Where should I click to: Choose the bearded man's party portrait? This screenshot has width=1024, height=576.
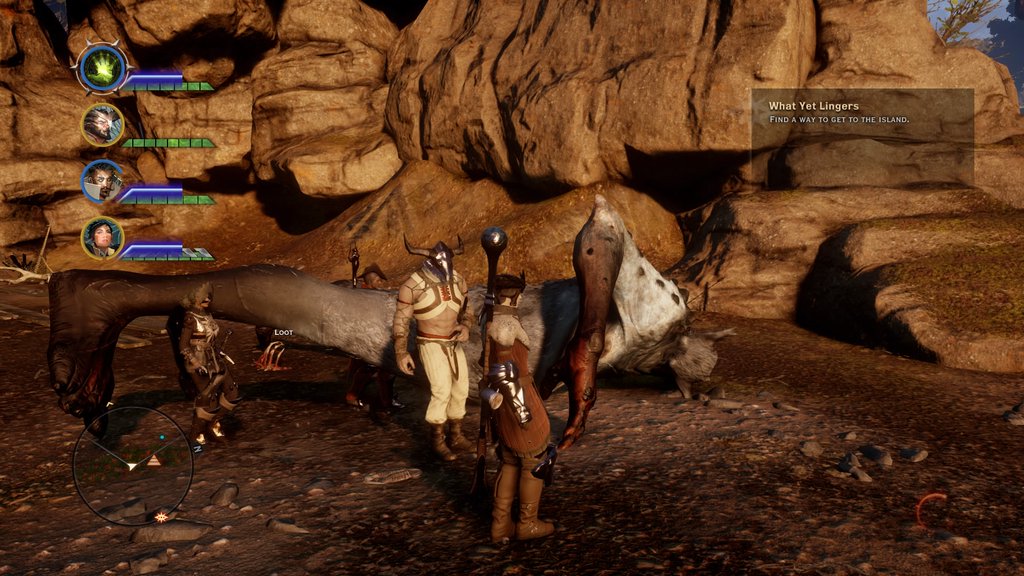coord(102,182)
